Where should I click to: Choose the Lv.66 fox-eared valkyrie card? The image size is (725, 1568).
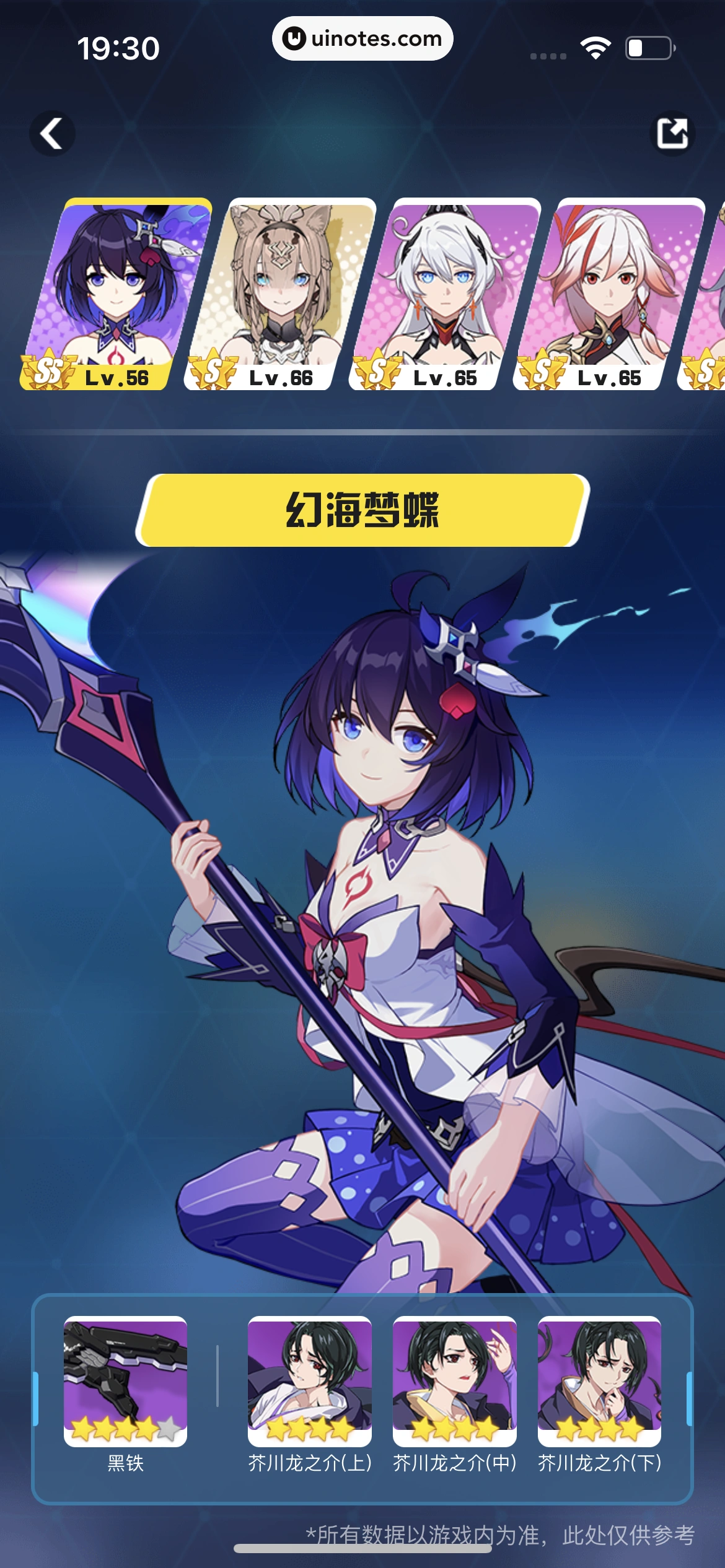click(x=281, y=294)
